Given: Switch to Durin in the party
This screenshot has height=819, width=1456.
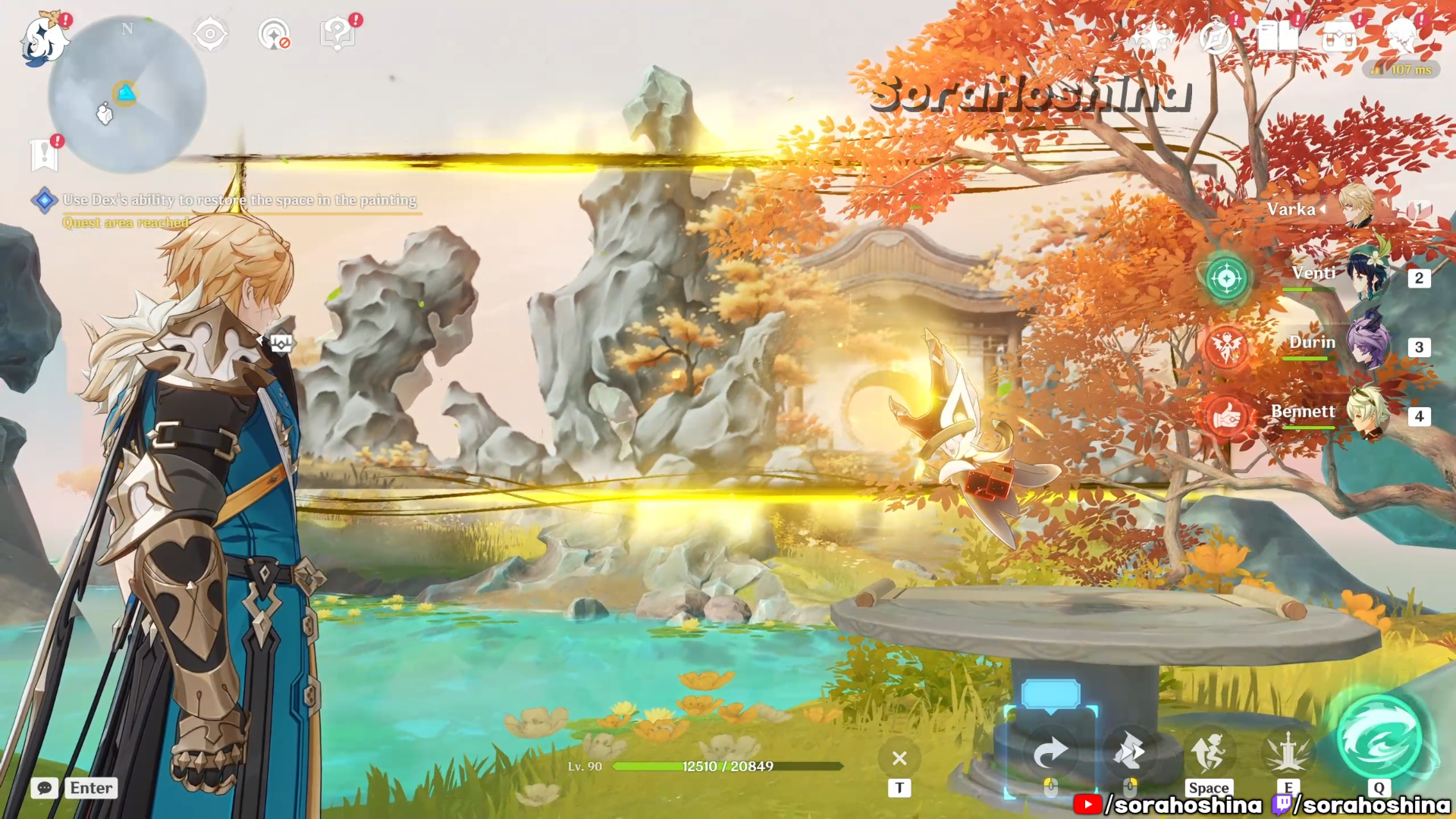Looking at the screenshot, I should click(1365, 345).
